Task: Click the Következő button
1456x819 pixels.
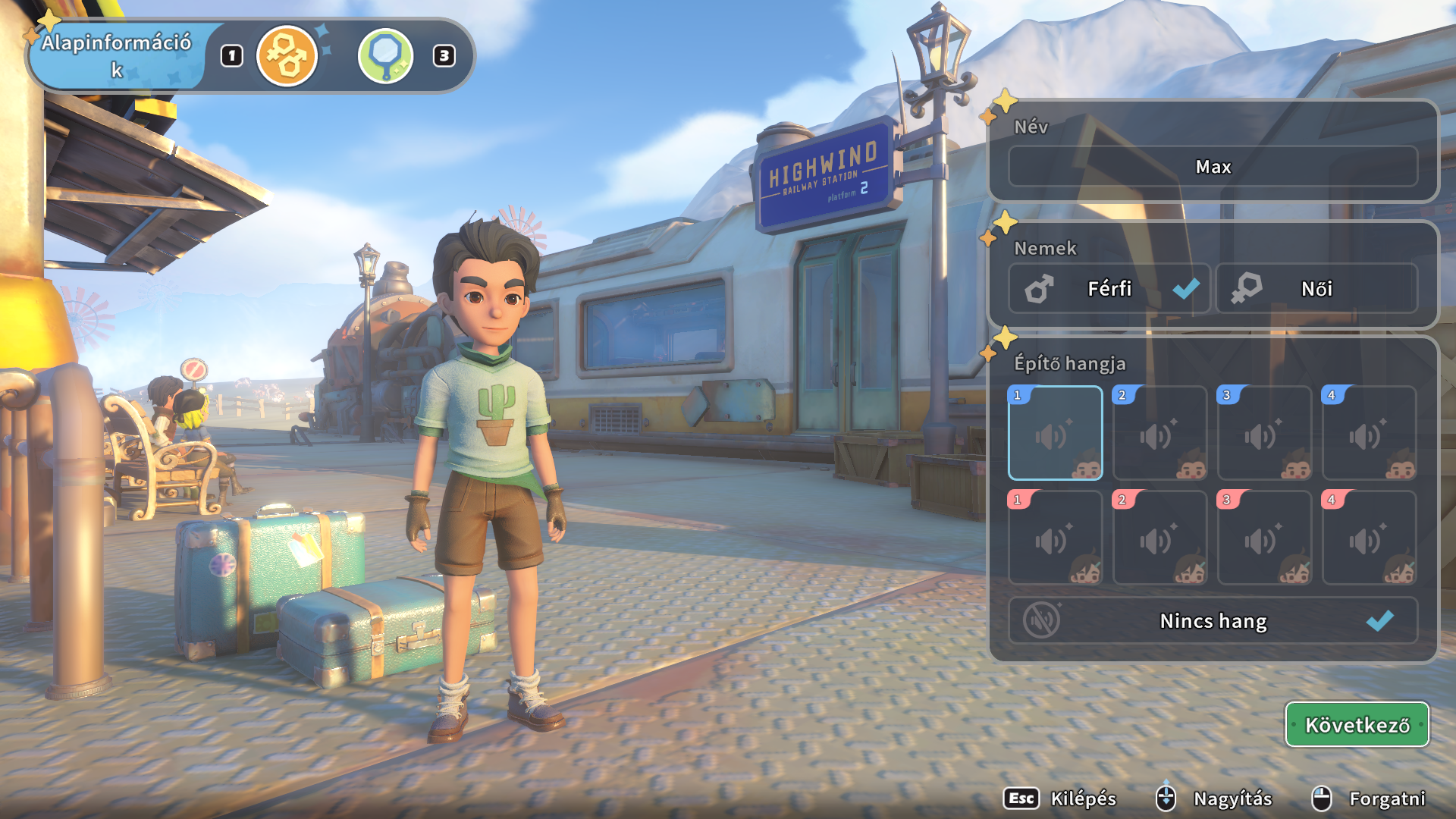Action: (1357, 724)
